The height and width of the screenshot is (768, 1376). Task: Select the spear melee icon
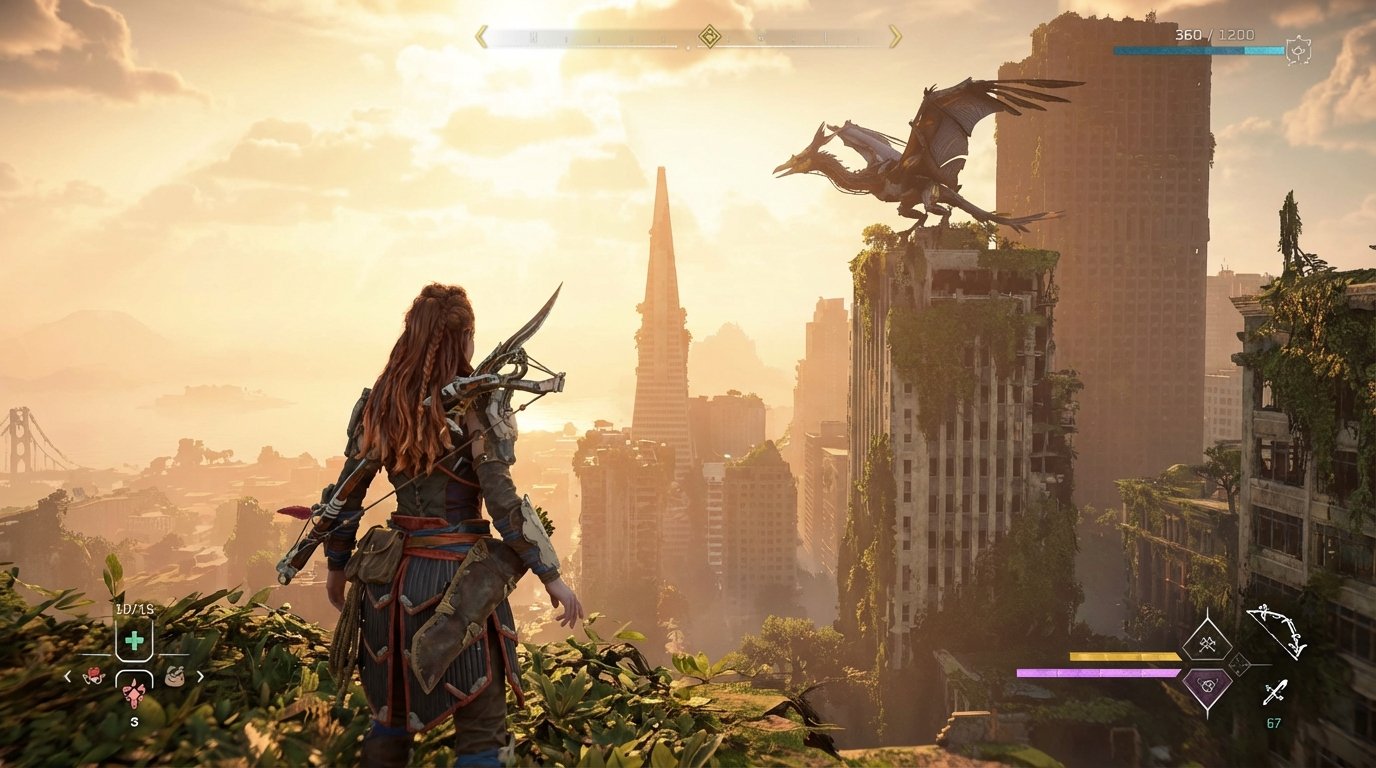[1274, 691]
